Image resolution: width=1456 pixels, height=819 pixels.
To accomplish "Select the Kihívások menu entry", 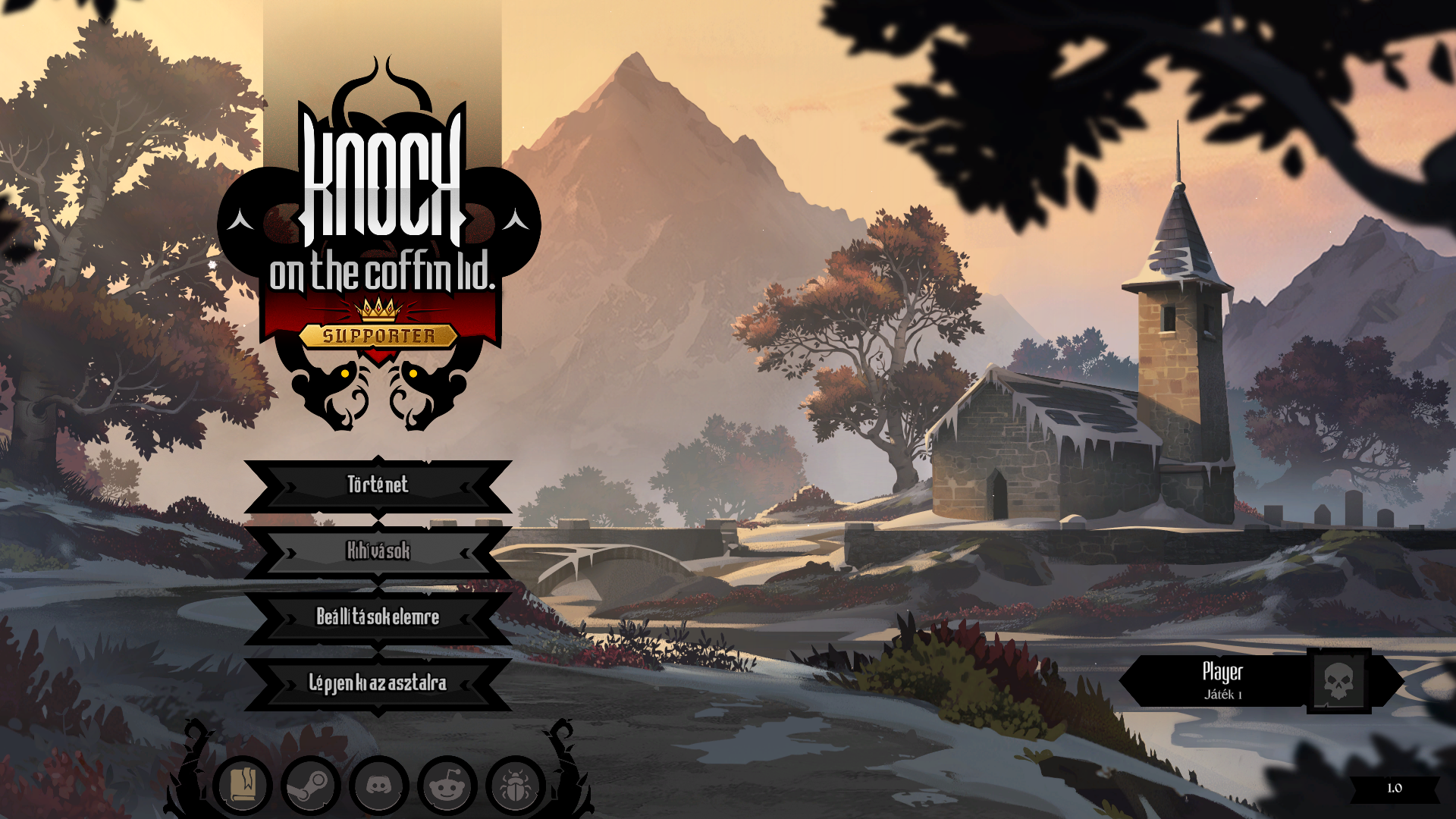I will click(378, 551).
